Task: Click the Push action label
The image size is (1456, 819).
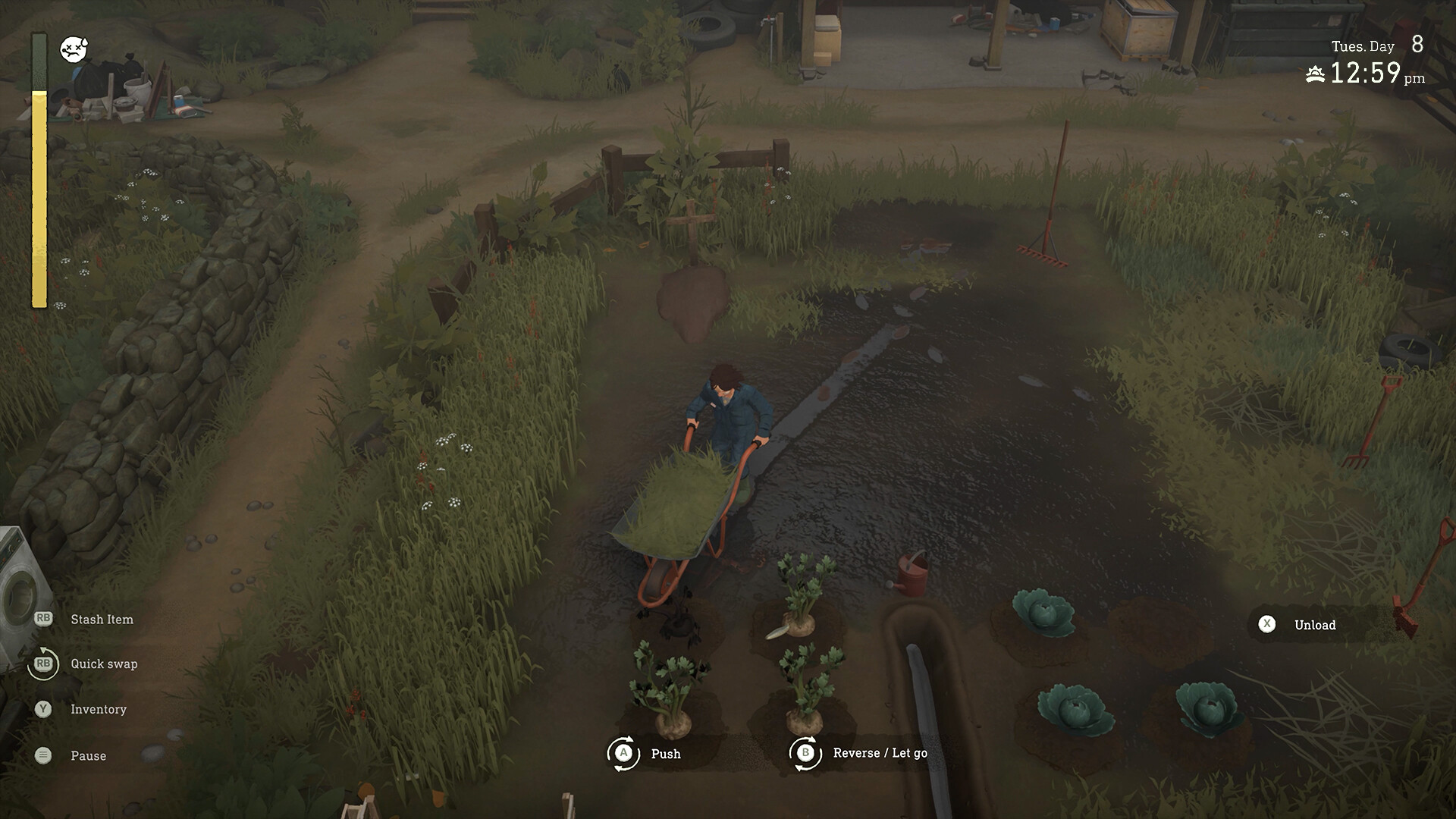Action: [x=666, y=754]
